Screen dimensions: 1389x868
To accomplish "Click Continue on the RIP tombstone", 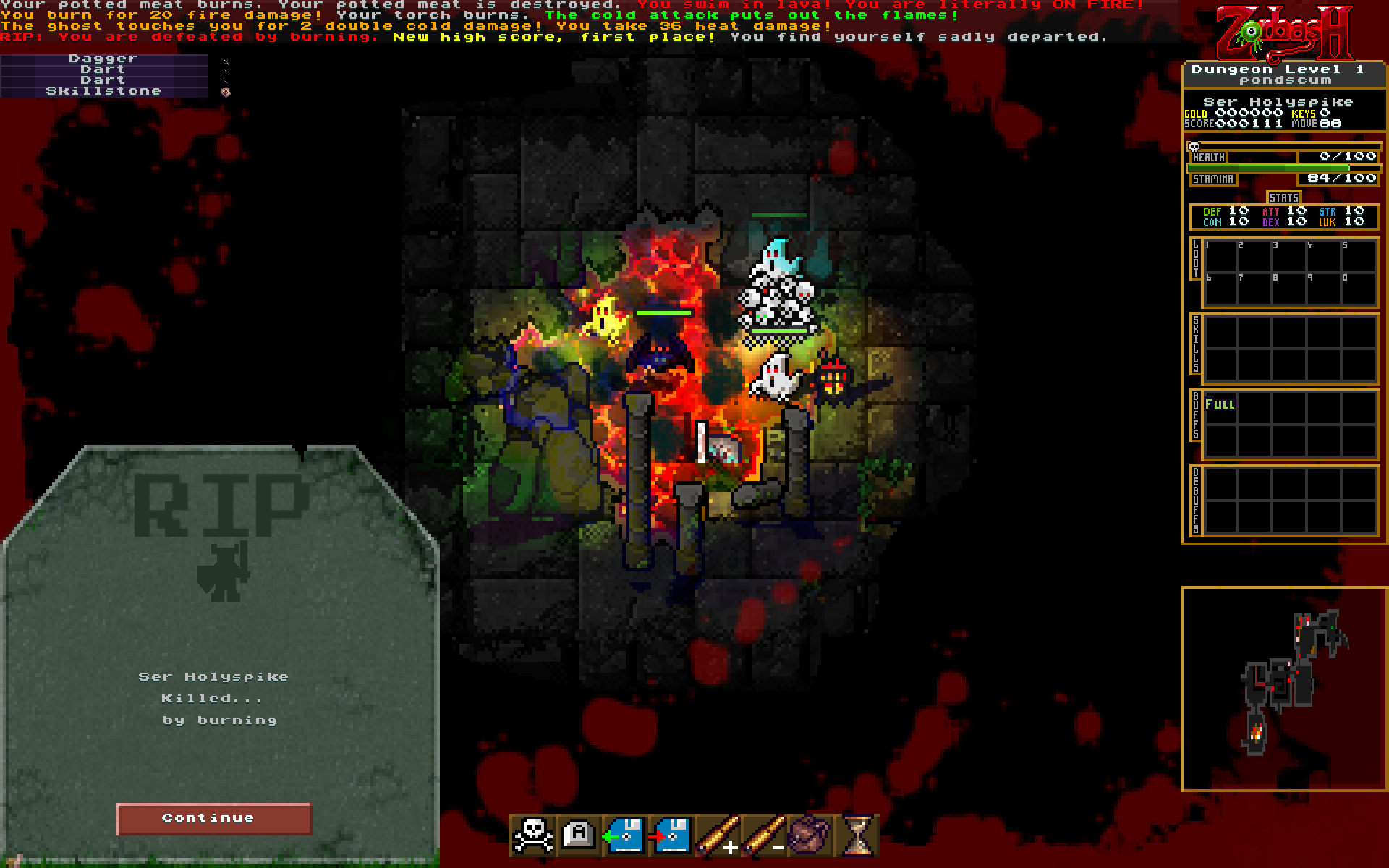I will point(213,818).
